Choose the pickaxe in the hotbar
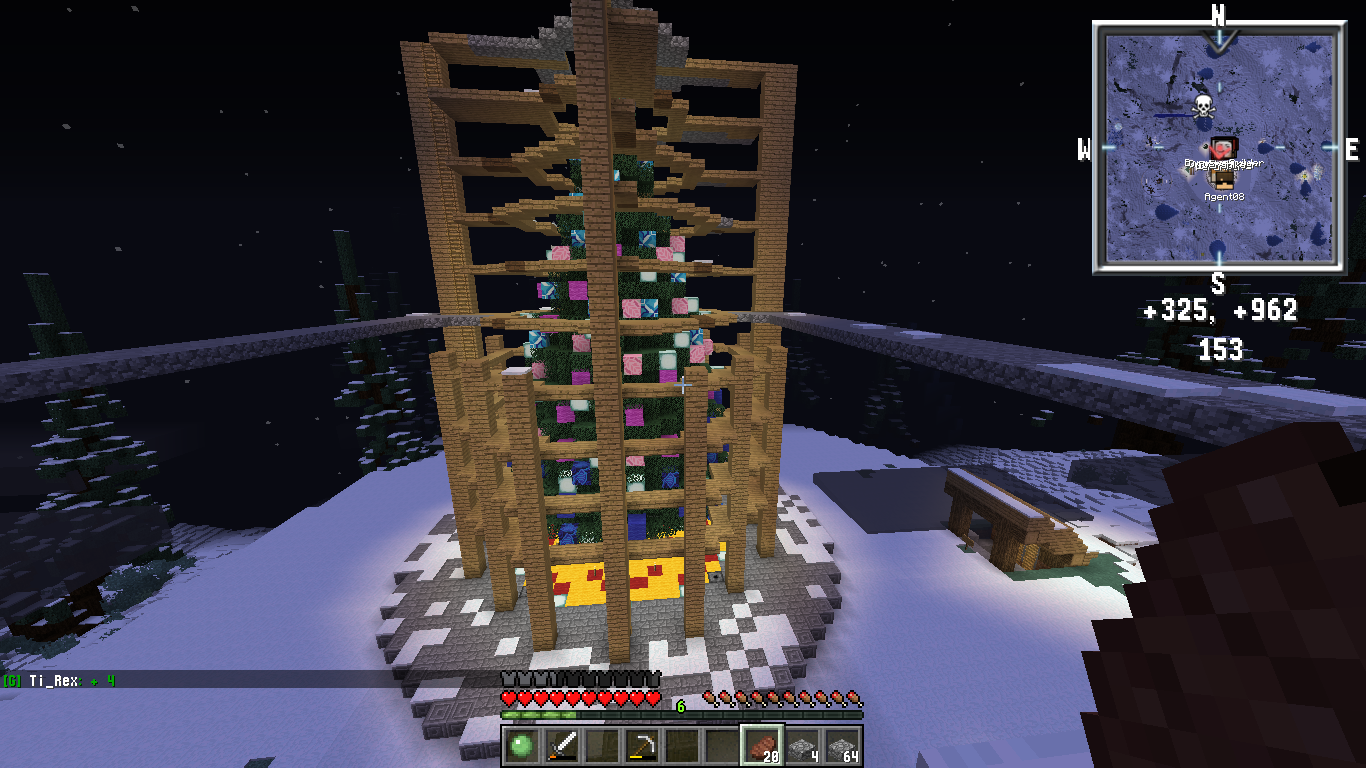 [x=641, y=745]
